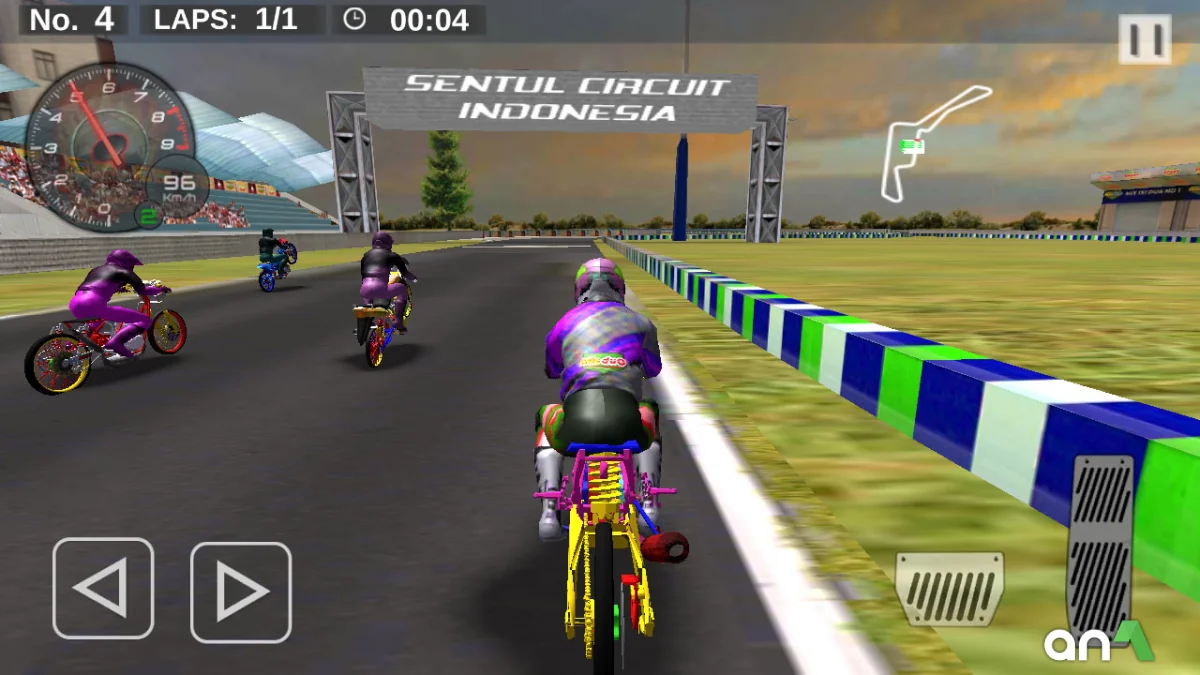The width and height of the screenshot is (1200, 675).
Task: Steer left with the left arrow button
Action: [x=103, y=588]
